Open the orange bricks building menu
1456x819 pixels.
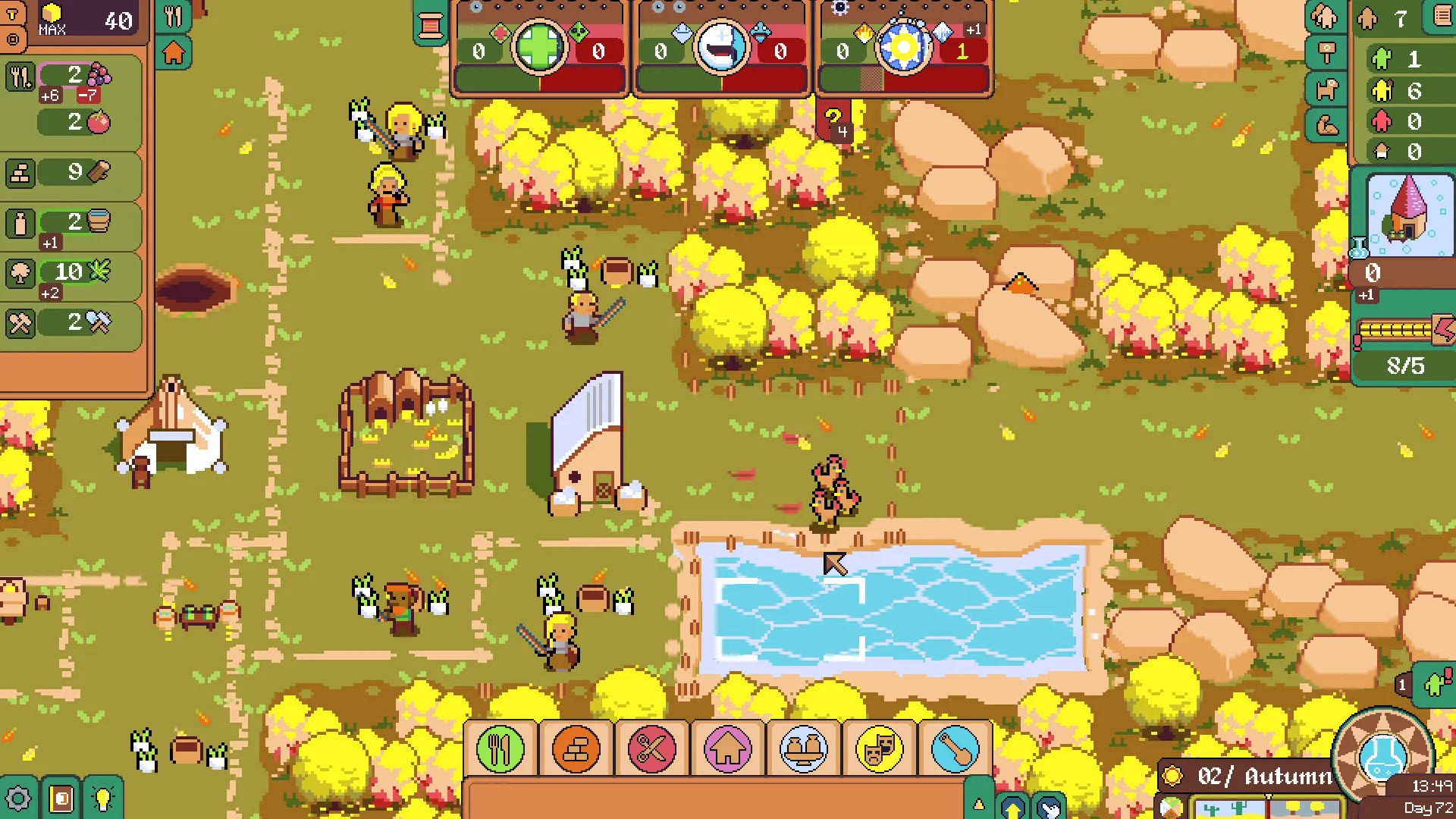pyautogui.click(x=574, y=749)
